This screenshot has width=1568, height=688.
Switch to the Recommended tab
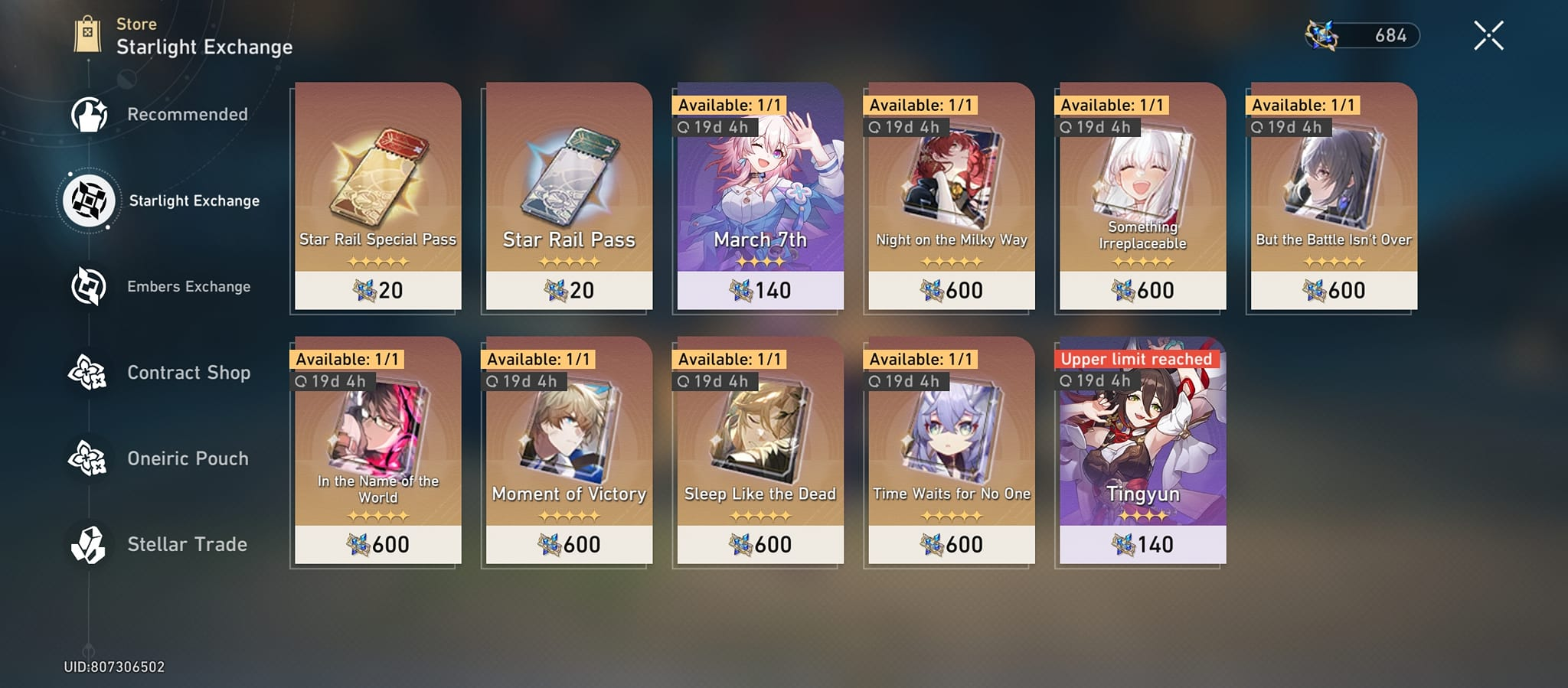(x=187, y=114)
